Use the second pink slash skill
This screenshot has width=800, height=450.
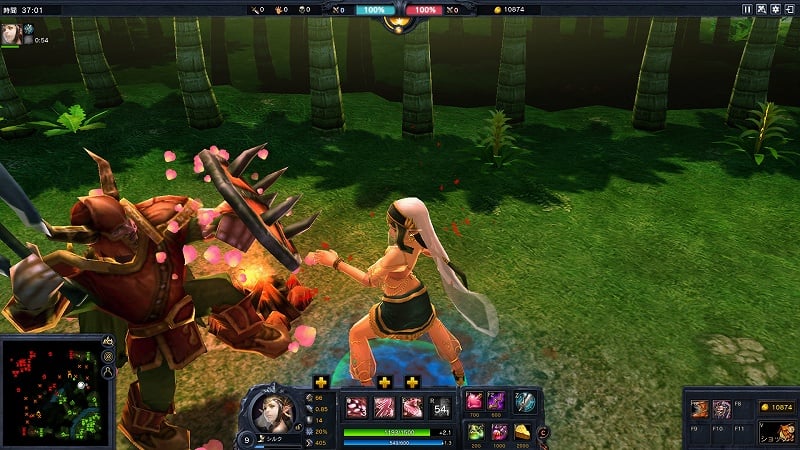(384, 407)
